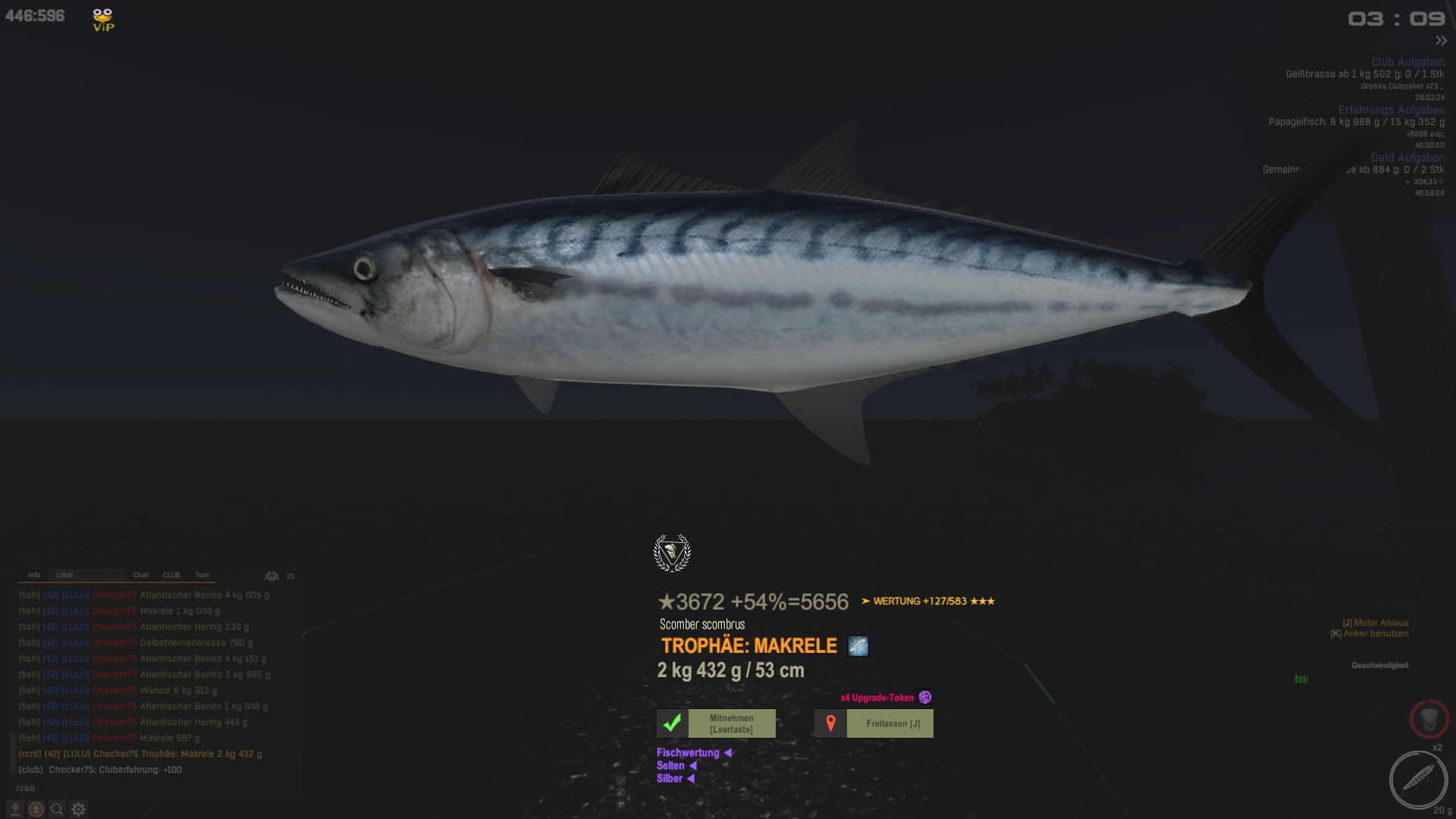Click the VIP smiley icon
This screenshot has height=819, width=1456.
pyautogui.click(x=103, y=19)
